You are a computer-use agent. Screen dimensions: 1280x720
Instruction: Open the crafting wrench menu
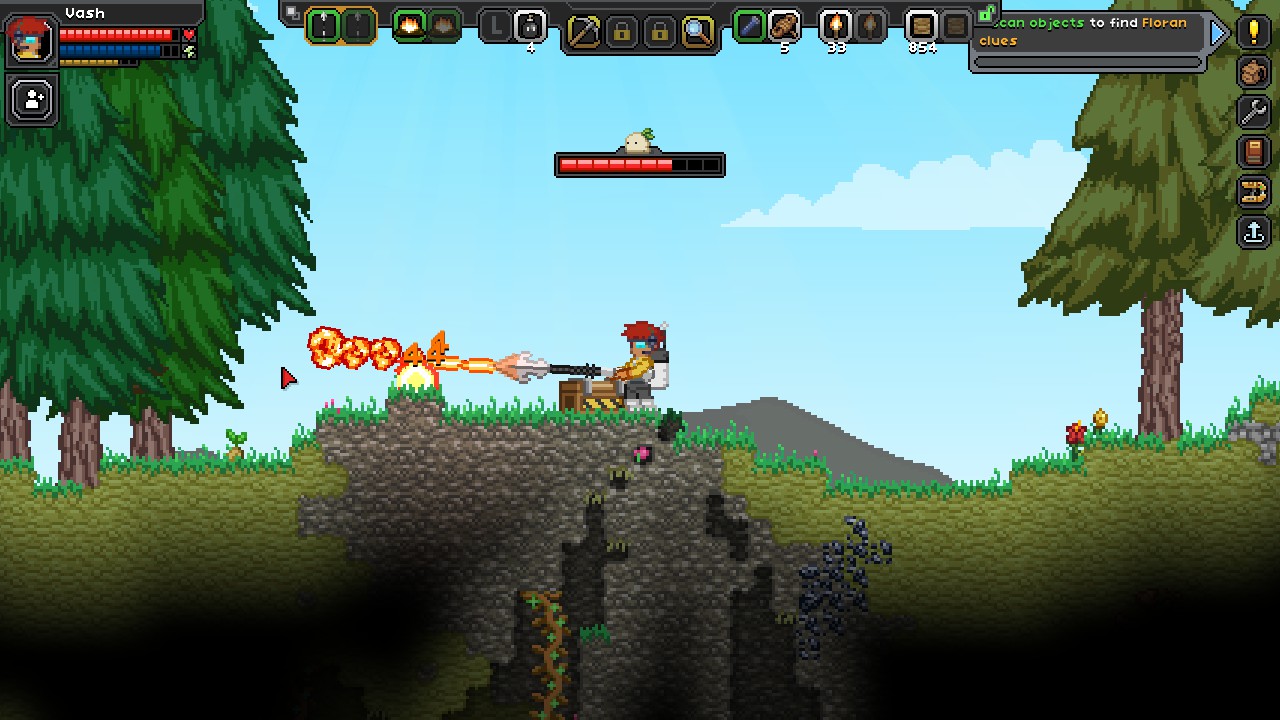tap(1253, 112)
